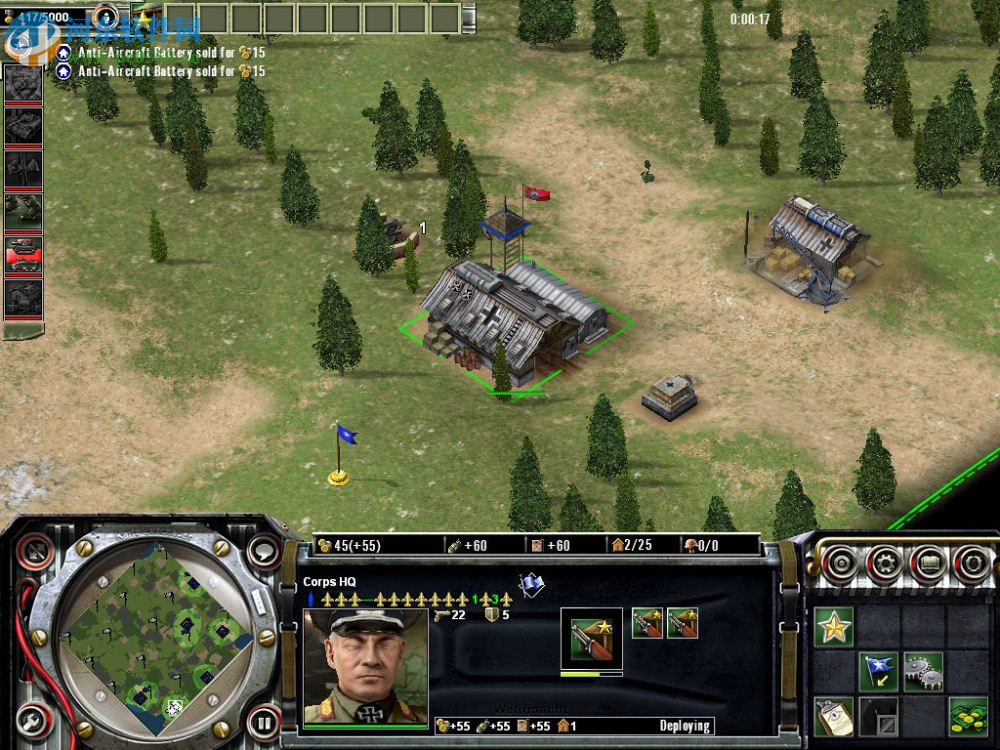1000x750 pixels.
Task: Select the large rifle unit in production
Action: [591, 638]
